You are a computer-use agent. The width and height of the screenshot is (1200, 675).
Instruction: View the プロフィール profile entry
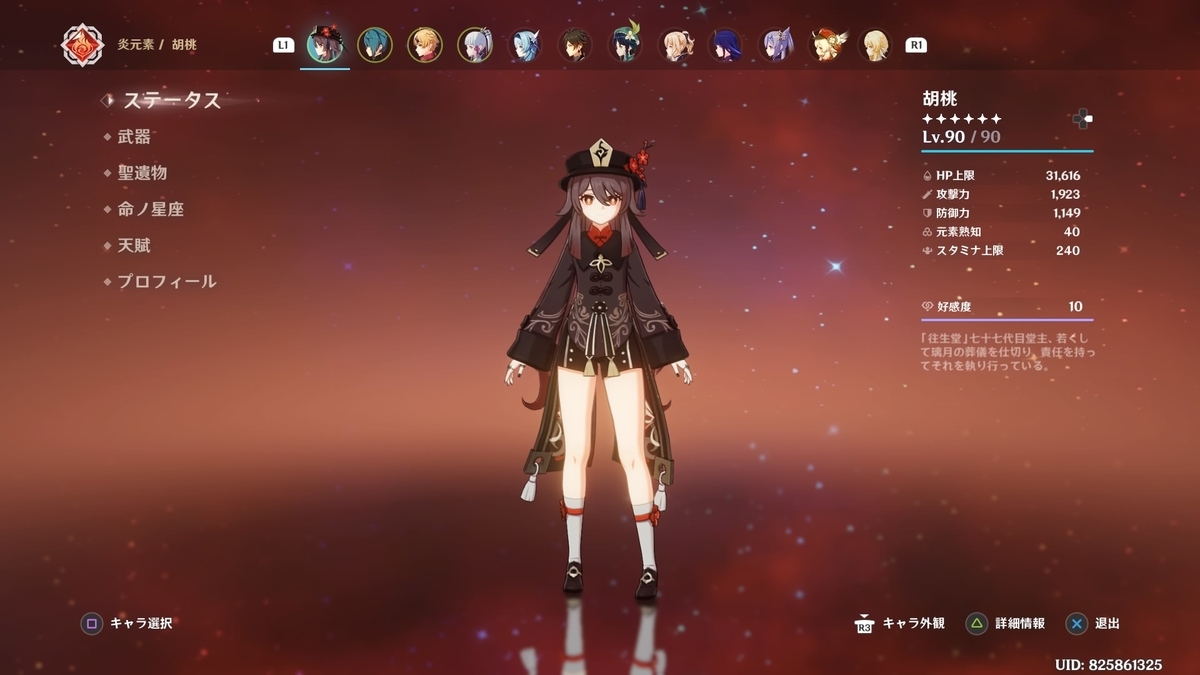[x=166, y=282]
